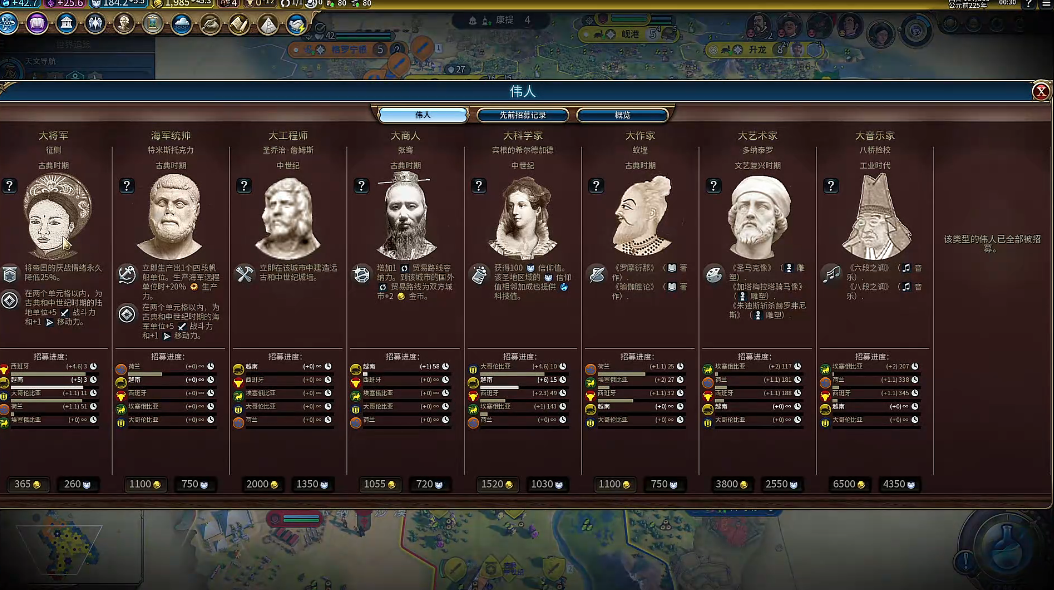Recruit the Great Writer with 750 faith
Screen dimensions: 1054x590
(664, 484)
